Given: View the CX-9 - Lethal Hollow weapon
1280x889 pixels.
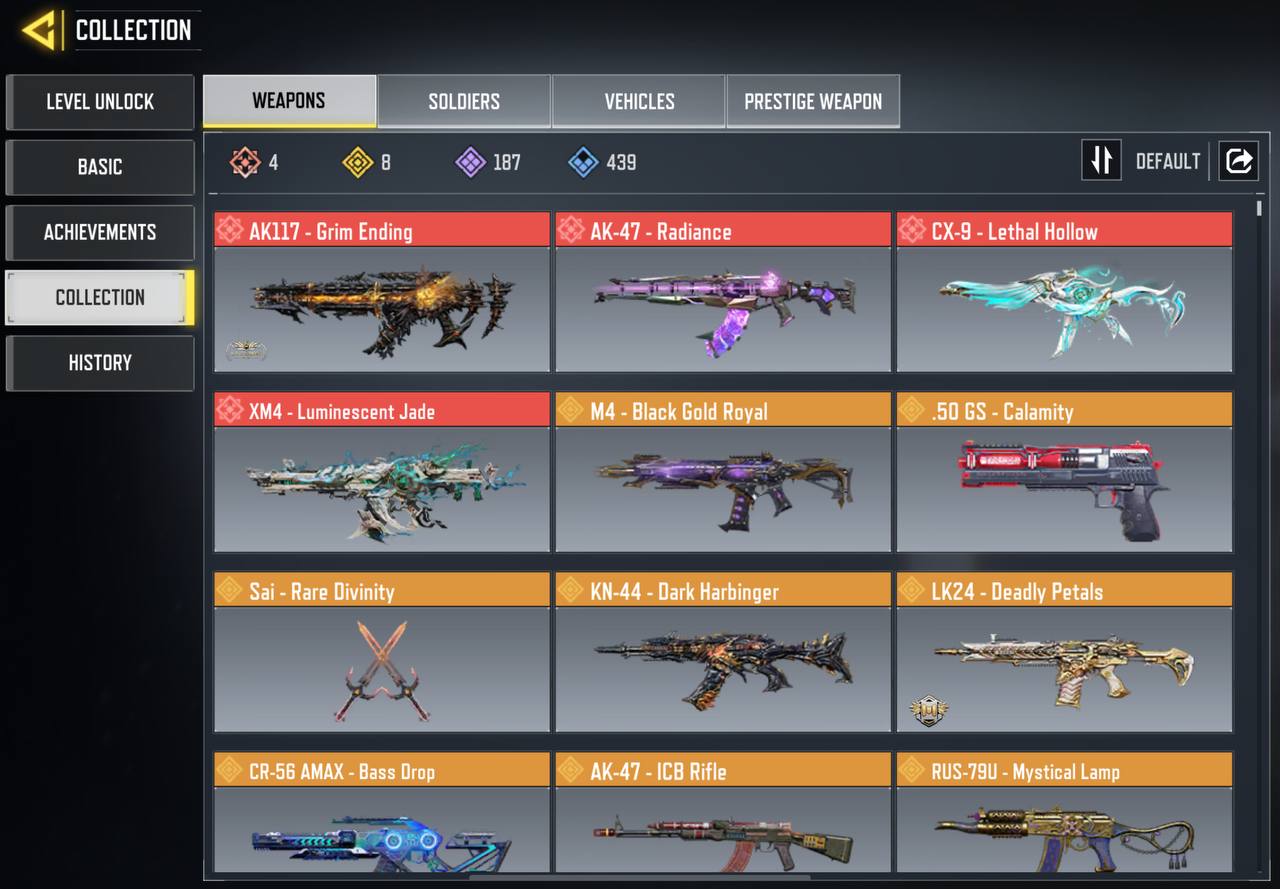Looking at the screenshot, I should coord(1064,292).
